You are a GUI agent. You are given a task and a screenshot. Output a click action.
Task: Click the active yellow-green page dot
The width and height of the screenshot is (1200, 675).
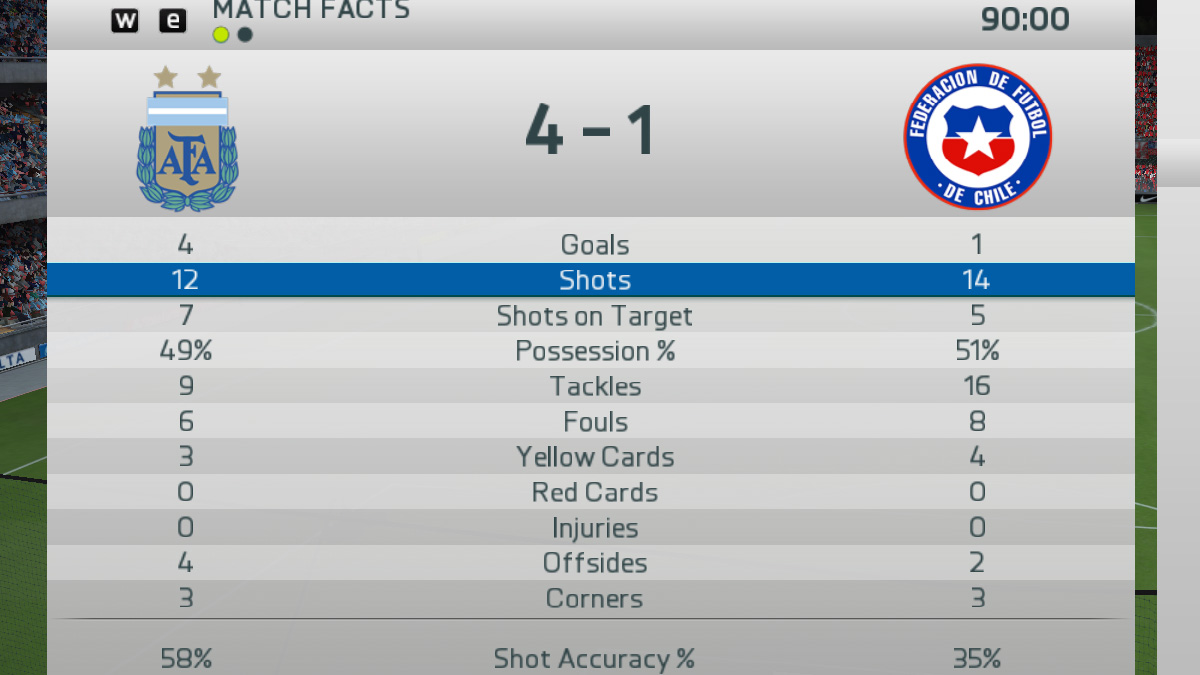click(221, 35)
